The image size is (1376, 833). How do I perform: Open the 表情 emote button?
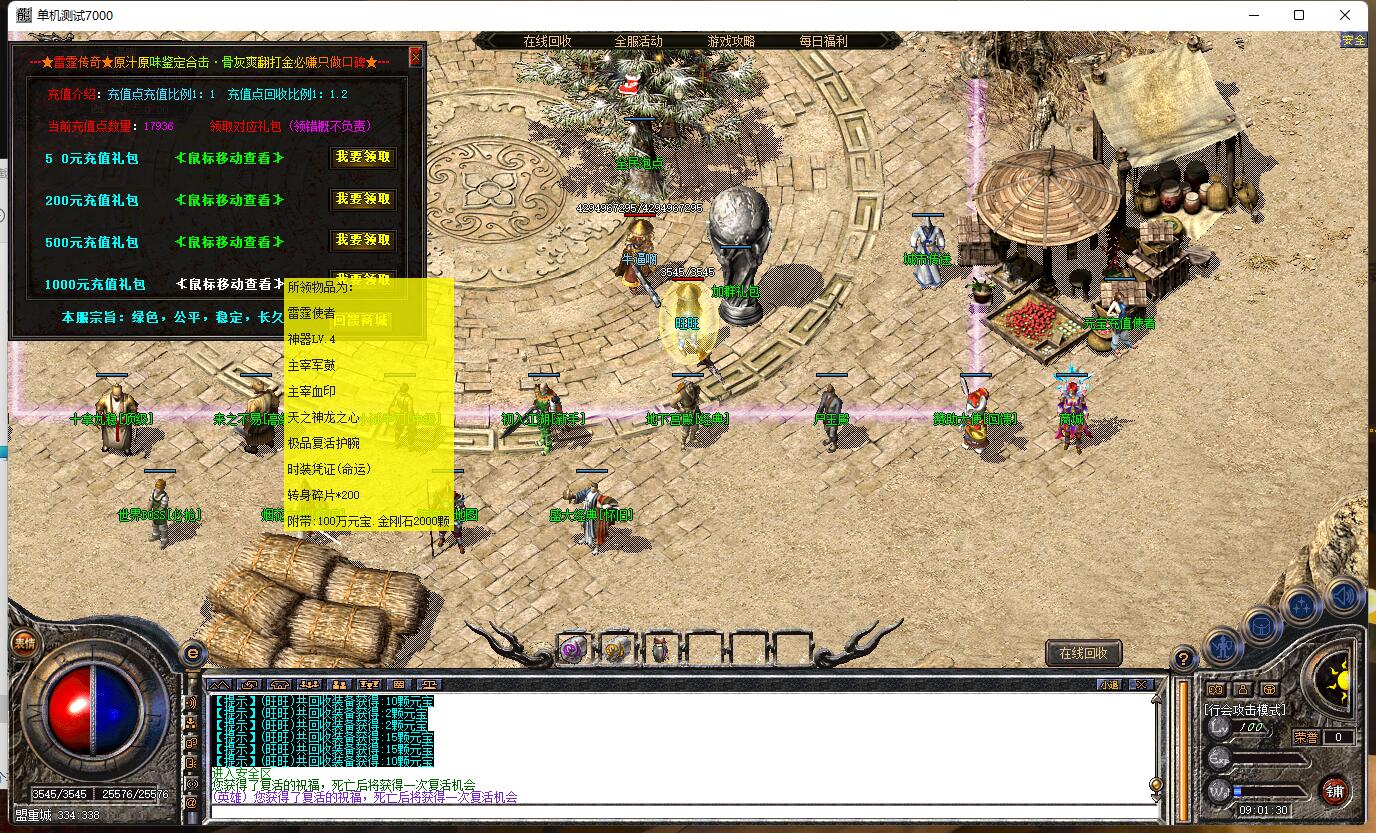[x=23, y=644]
